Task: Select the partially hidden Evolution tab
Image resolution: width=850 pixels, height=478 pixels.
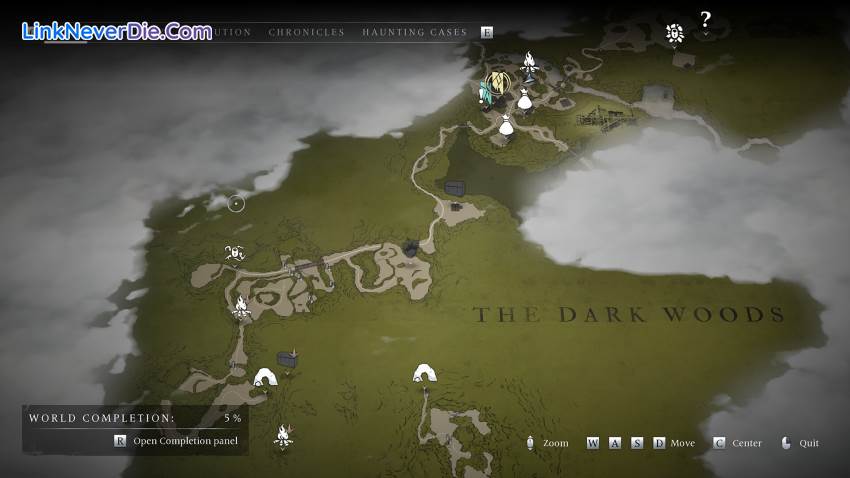Action: [232, 32]
